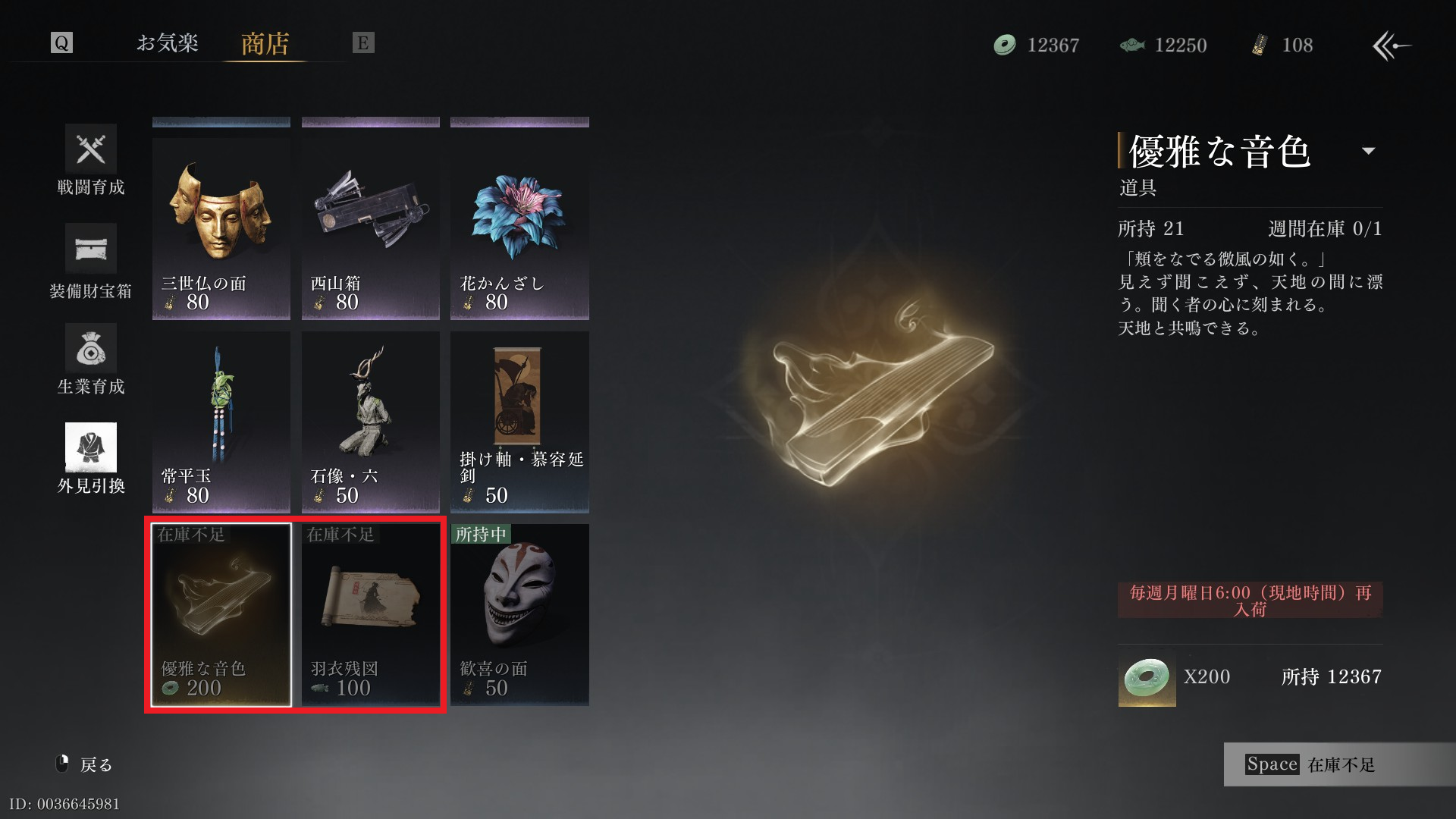Select the 優雅な音色 item tile
Screen dimensions: 1456x819
coord(221,615)
